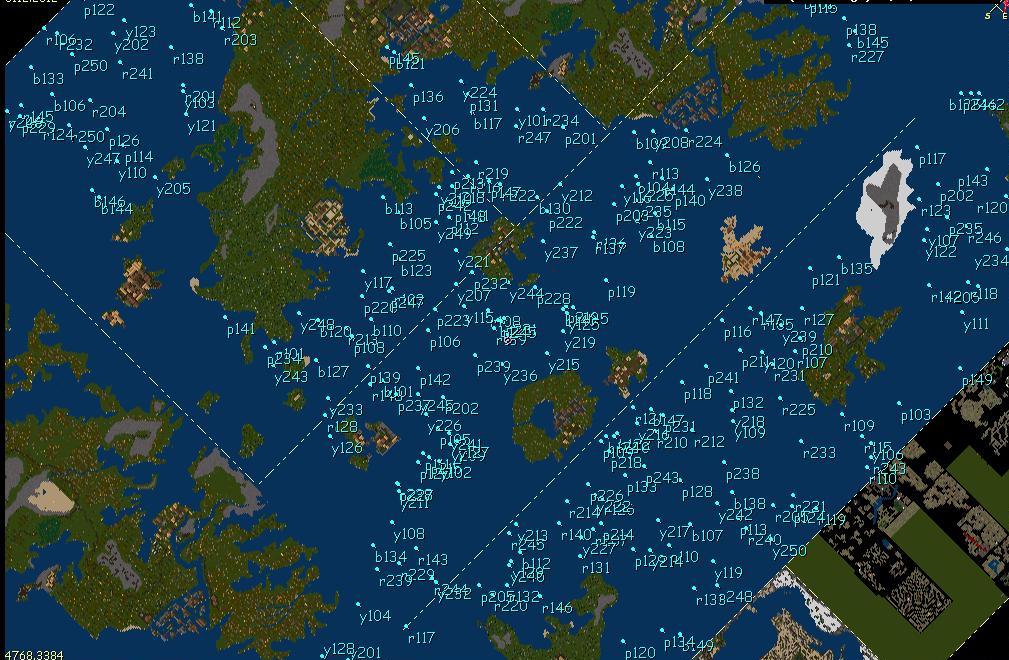This screenshot has width=1009, height=660.
Task: Pick the r146 map marker
Action: coord(556,608)
